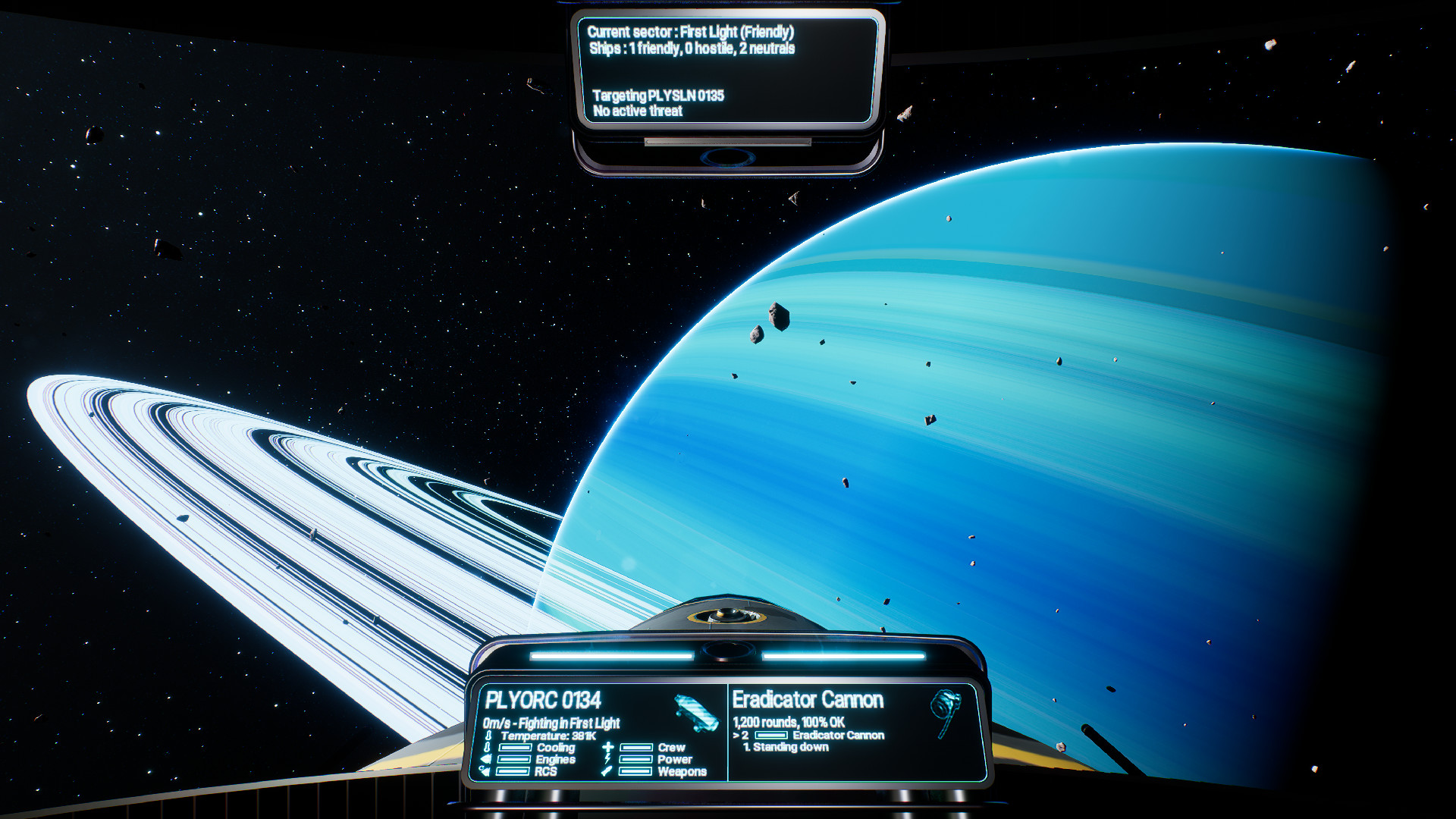Select the Weapons icon
This screenshot has height=819, width=1456.
[x=607, y=772]
